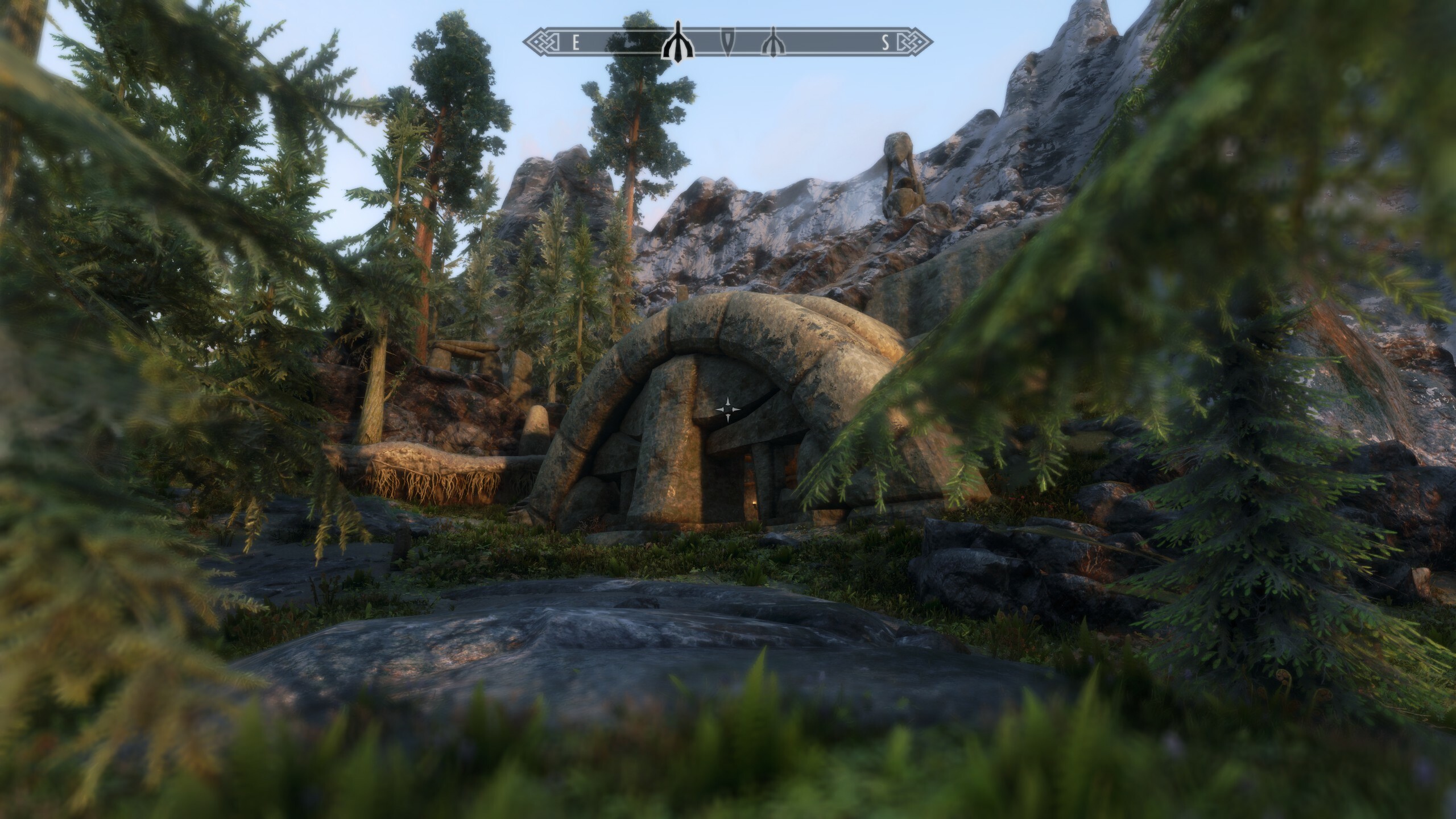Click the East letter on the compass
The height and width of the screenshot is (819, 1456).
click(576, 43)
